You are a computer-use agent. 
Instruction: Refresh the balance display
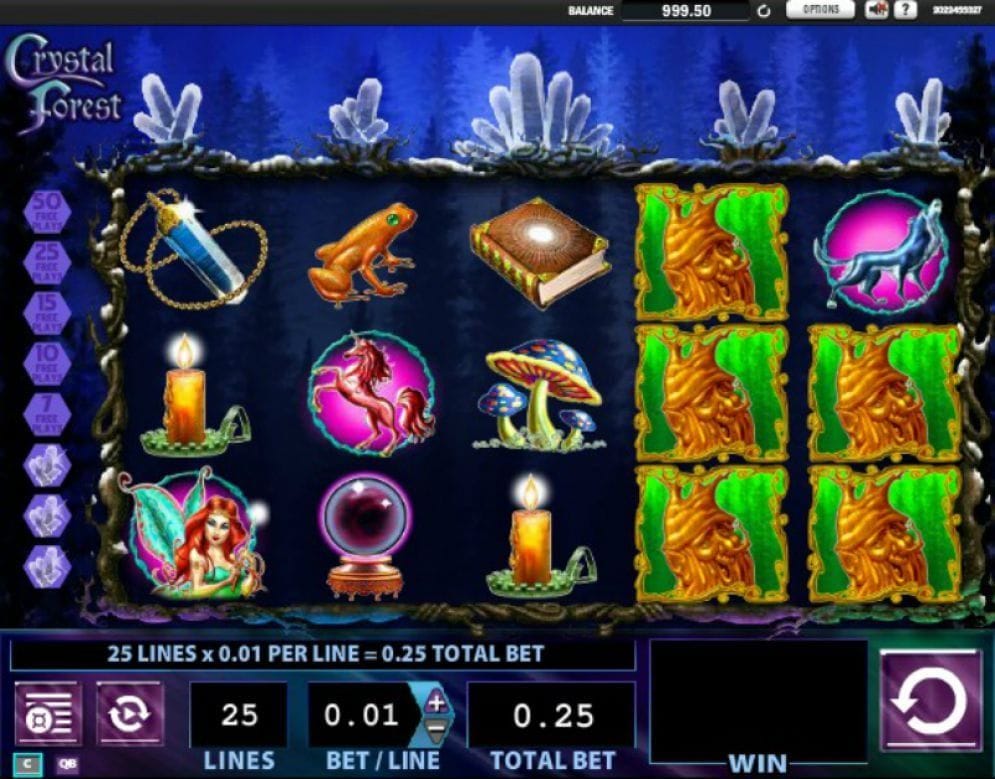pos(764,11)
